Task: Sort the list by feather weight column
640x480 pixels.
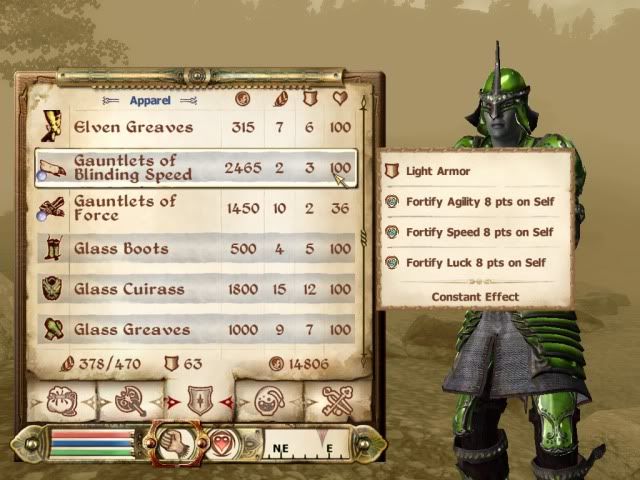Action: click(279, 100)
